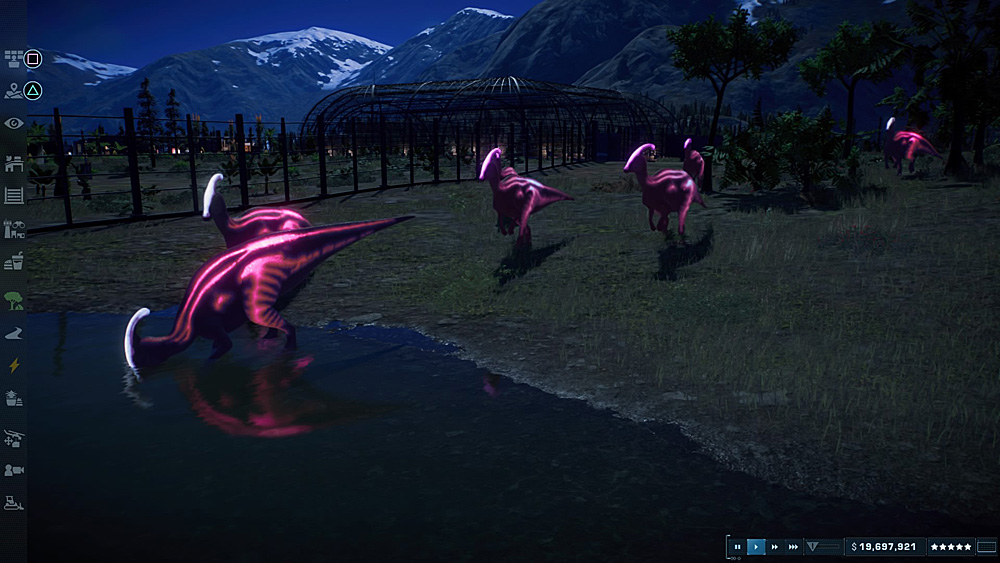The width and height of the screenshot is (1000, 563).
Task: Activate the capture camera mode icon
Action: tap(14, 469)
